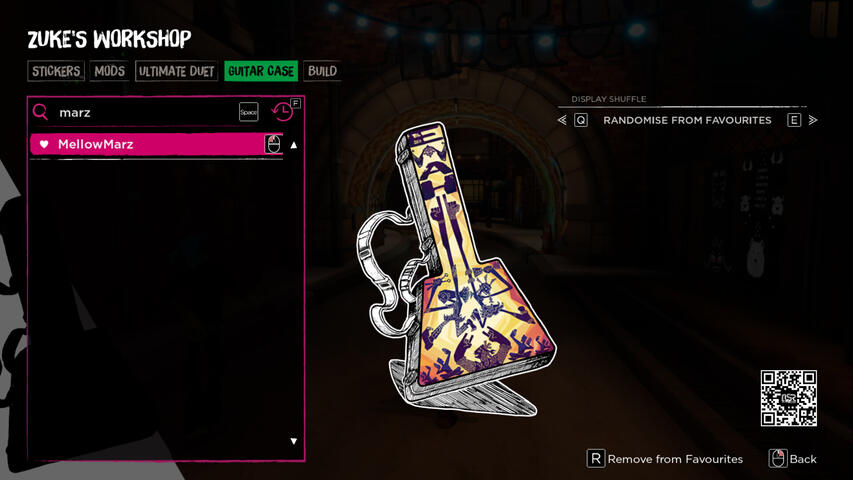Remove the guitar case from Favourites
853x480 pixels.
(x=665, y=459)
